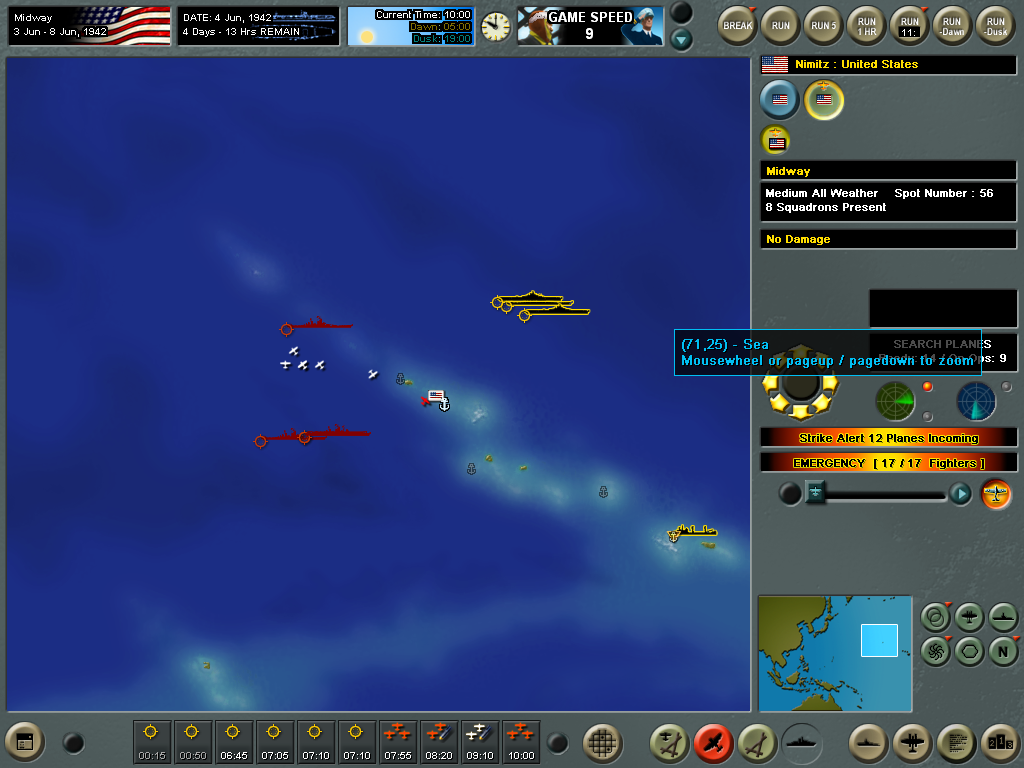
Task: Choose the RUN 5 time button
Action: tap(823, 24)
